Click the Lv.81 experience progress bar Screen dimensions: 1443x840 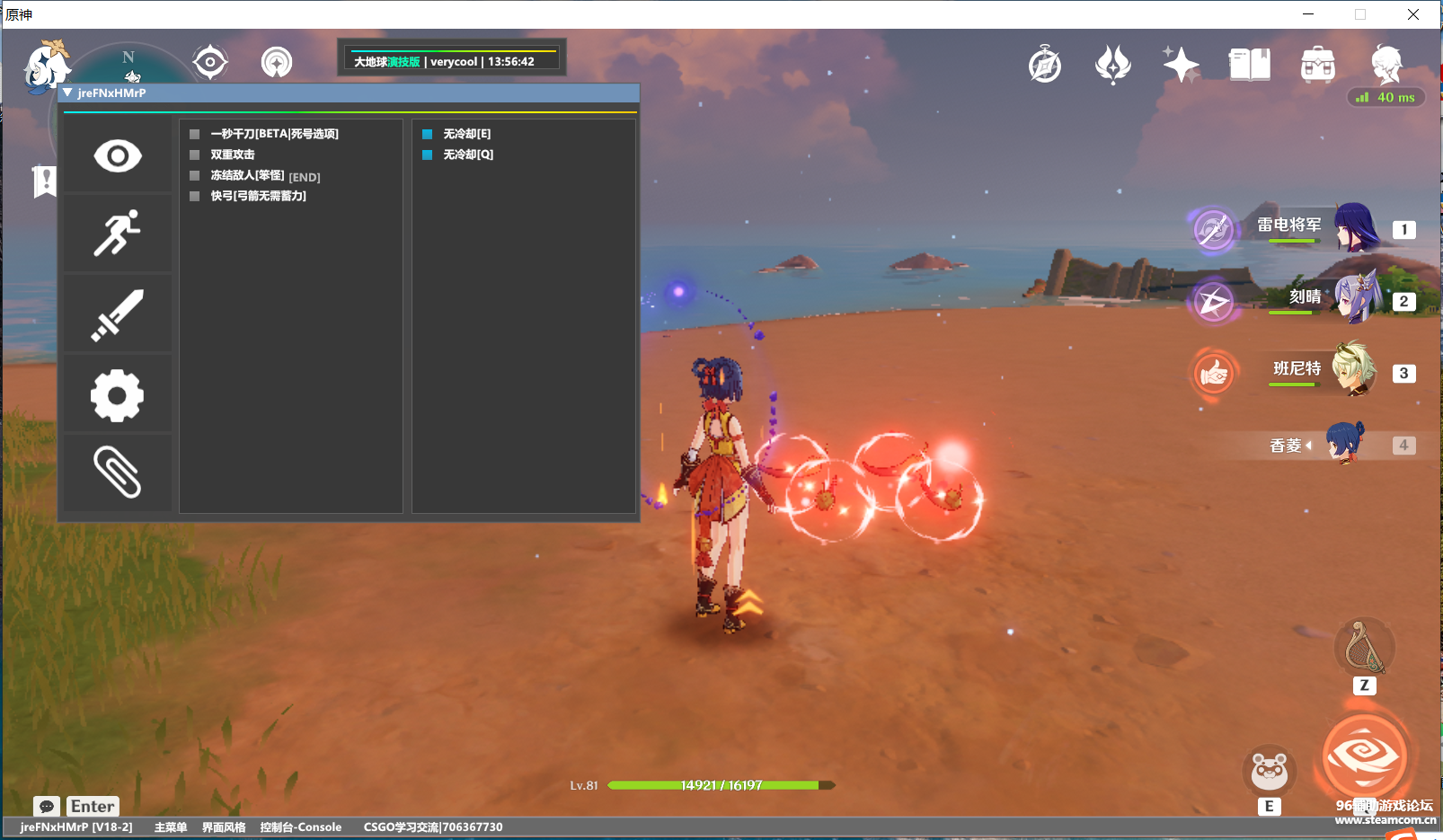click(716, 784)
